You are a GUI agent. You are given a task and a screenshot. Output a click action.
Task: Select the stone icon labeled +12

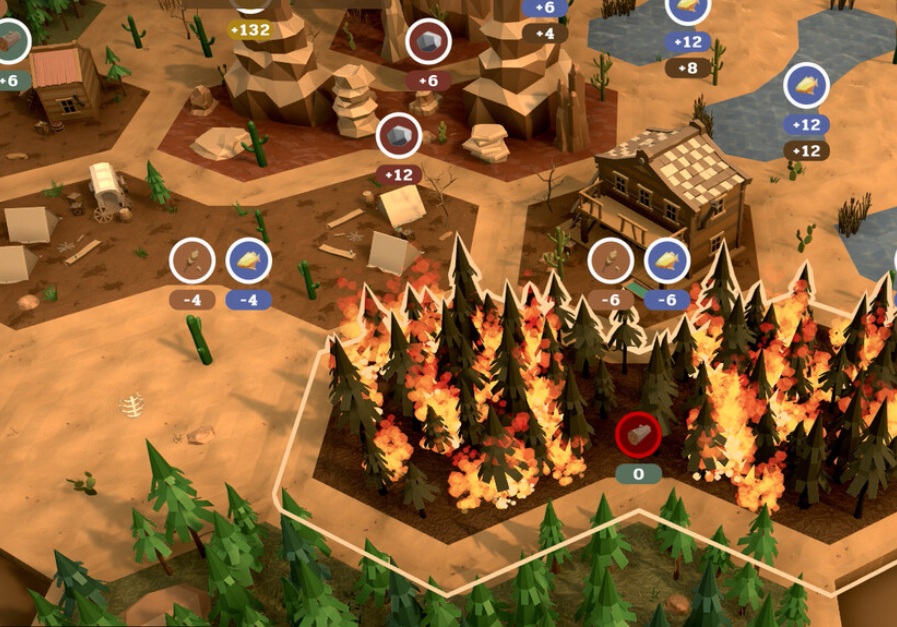398,136
